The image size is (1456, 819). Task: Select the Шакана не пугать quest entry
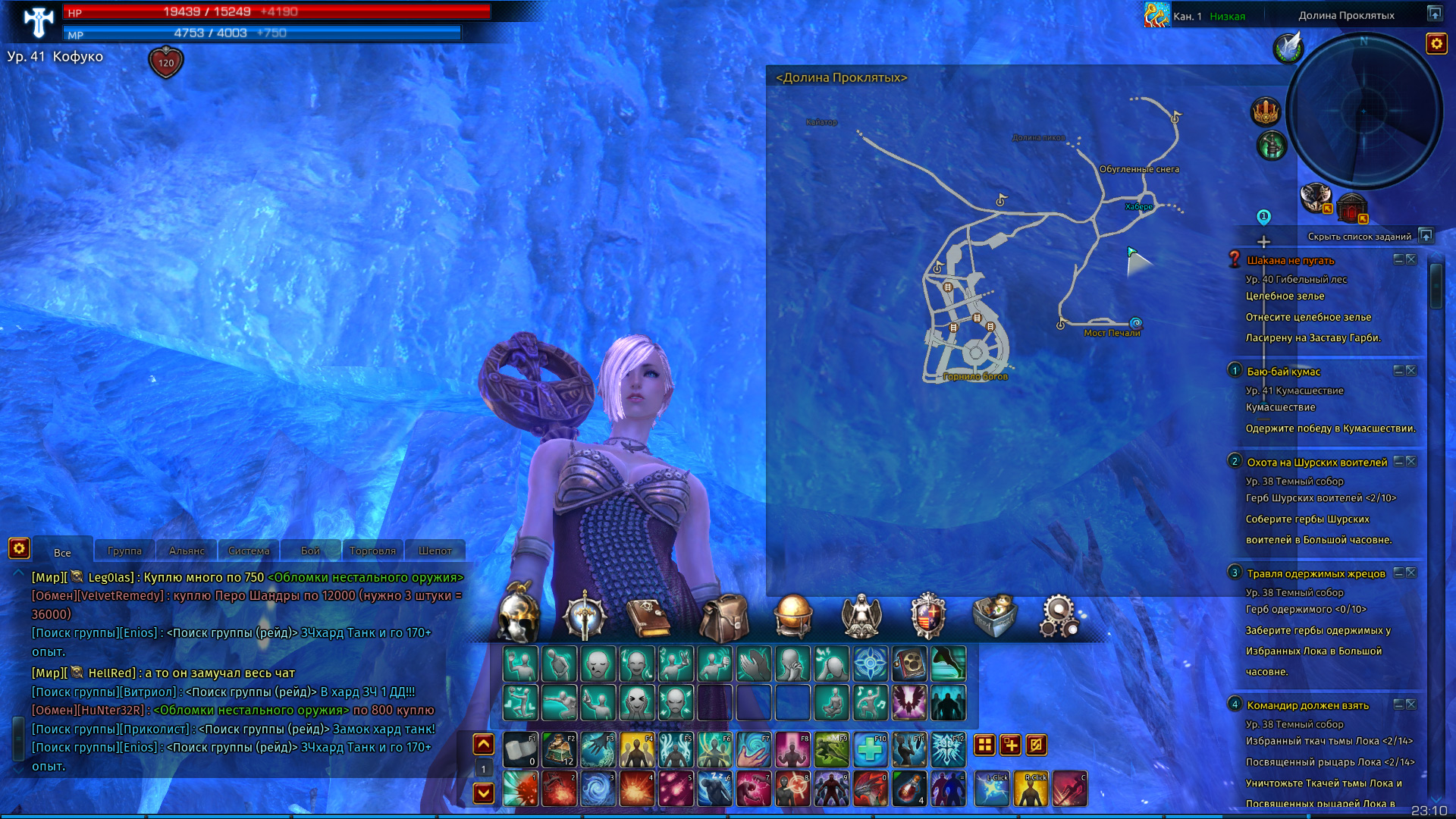tap(1290, 260)
